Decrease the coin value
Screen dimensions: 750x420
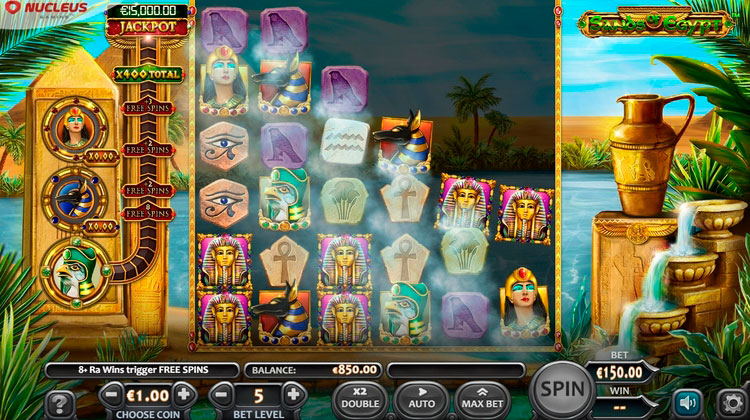tap(113, 395)
